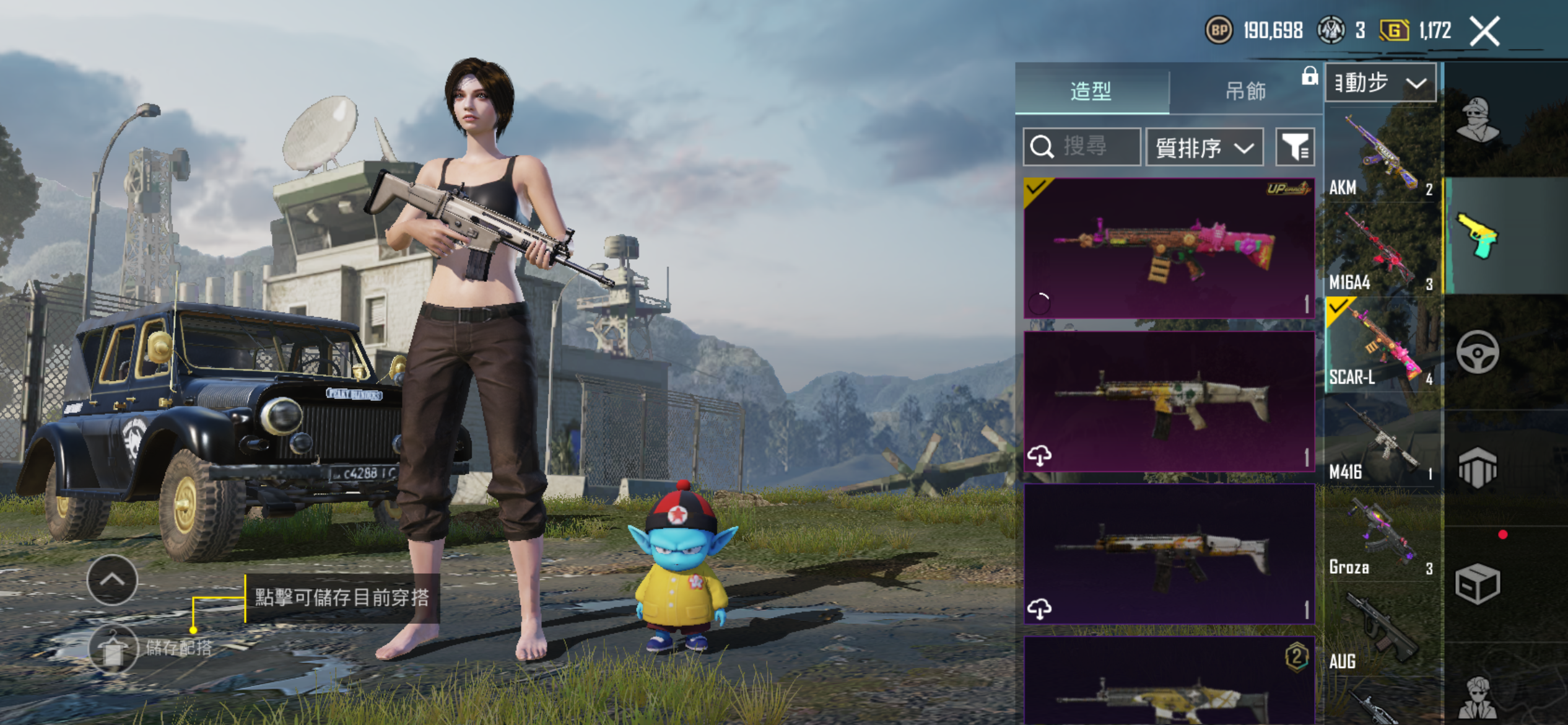Pick the AKM weapon entry
The width and height of the screenshot is (1568, 725).
point(1381,155)
